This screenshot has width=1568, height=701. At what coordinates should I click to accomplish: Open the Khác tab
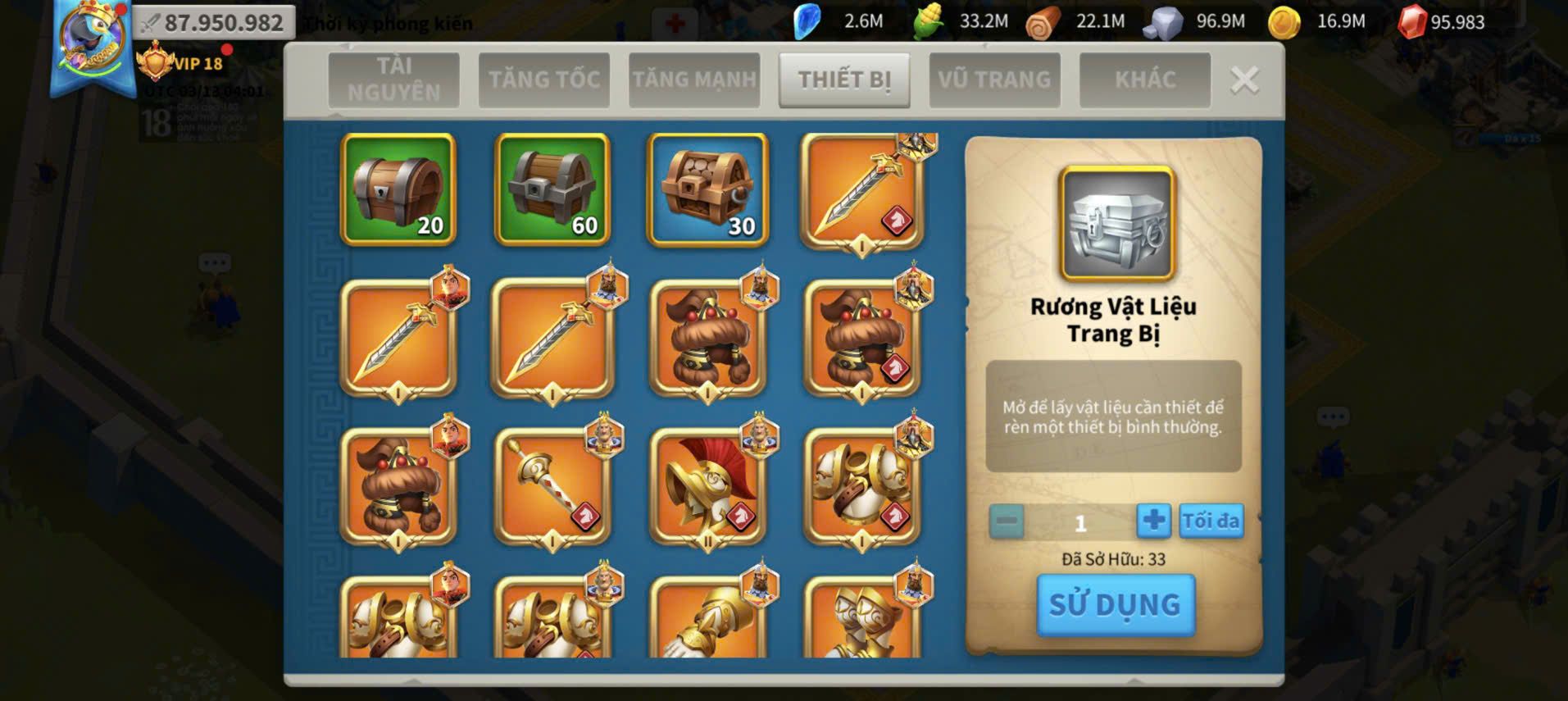(1144, 80)
